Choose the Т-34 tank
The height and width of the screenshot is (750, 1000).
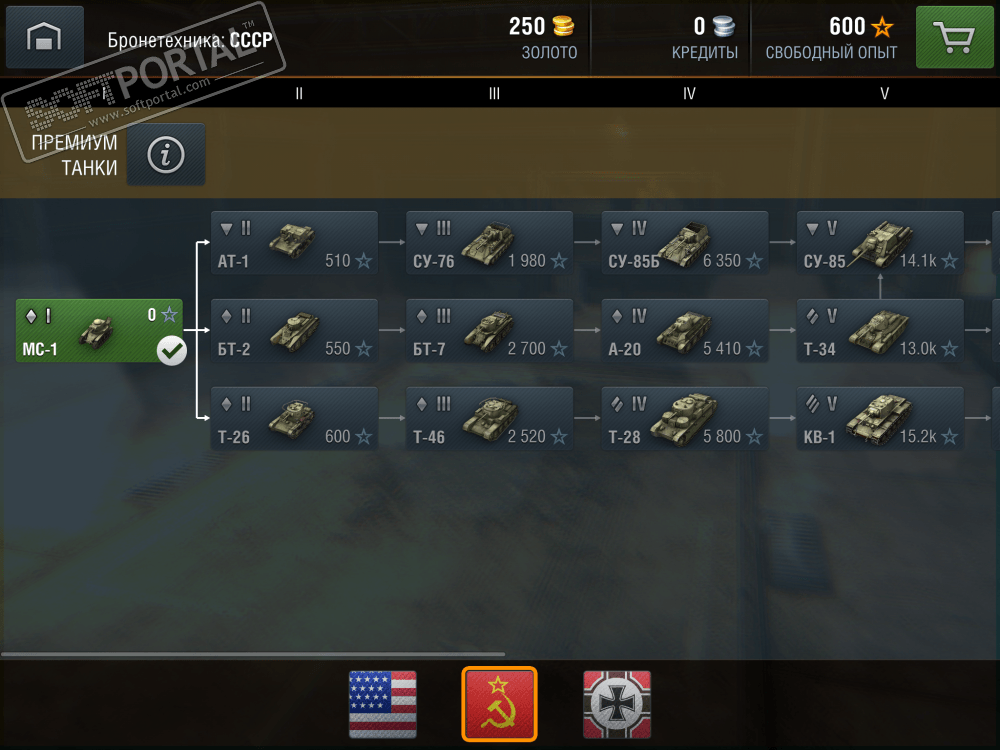[880, 331]
